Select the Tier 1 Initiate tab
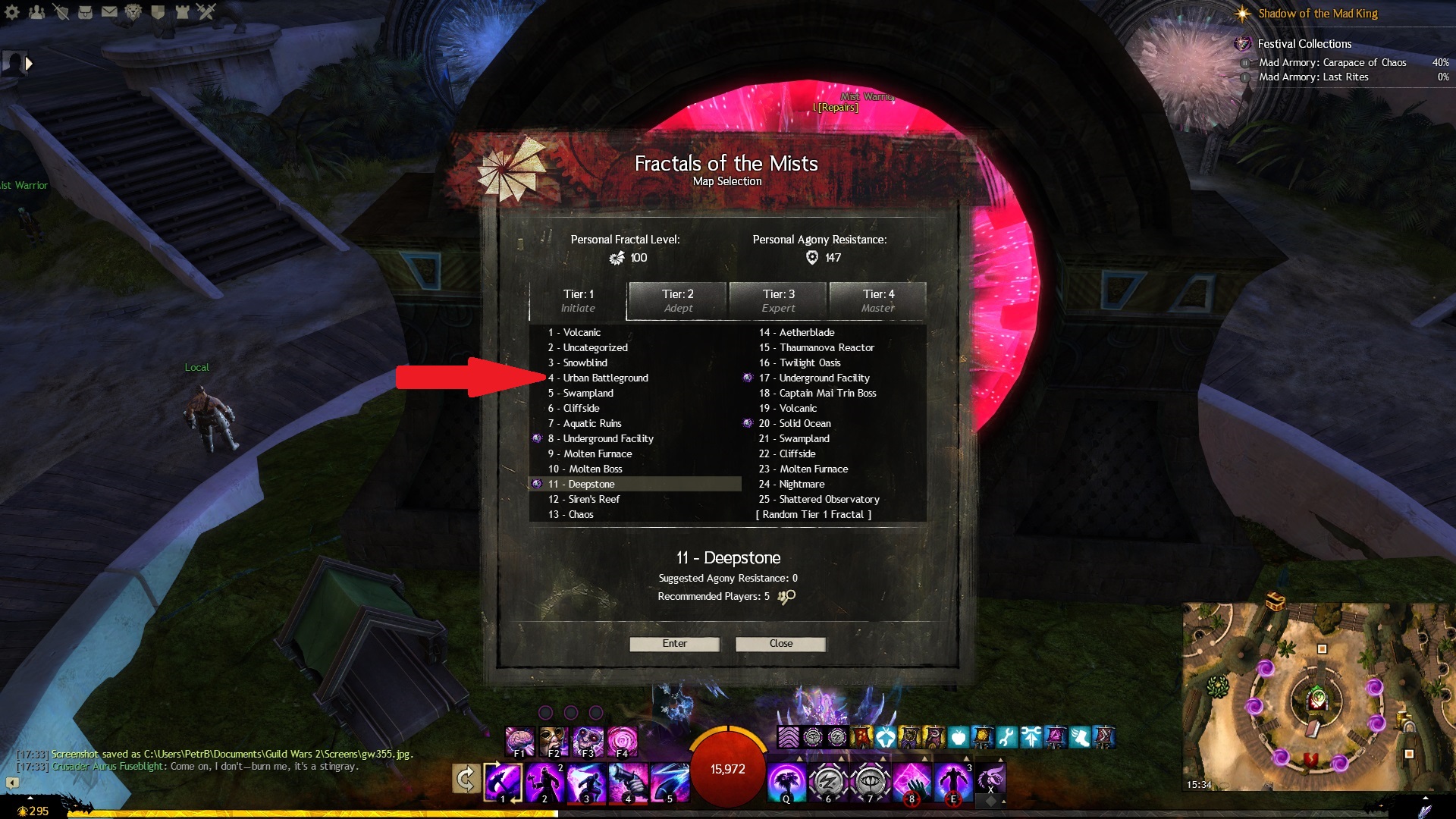1456x819 pixels. point(578,301)
